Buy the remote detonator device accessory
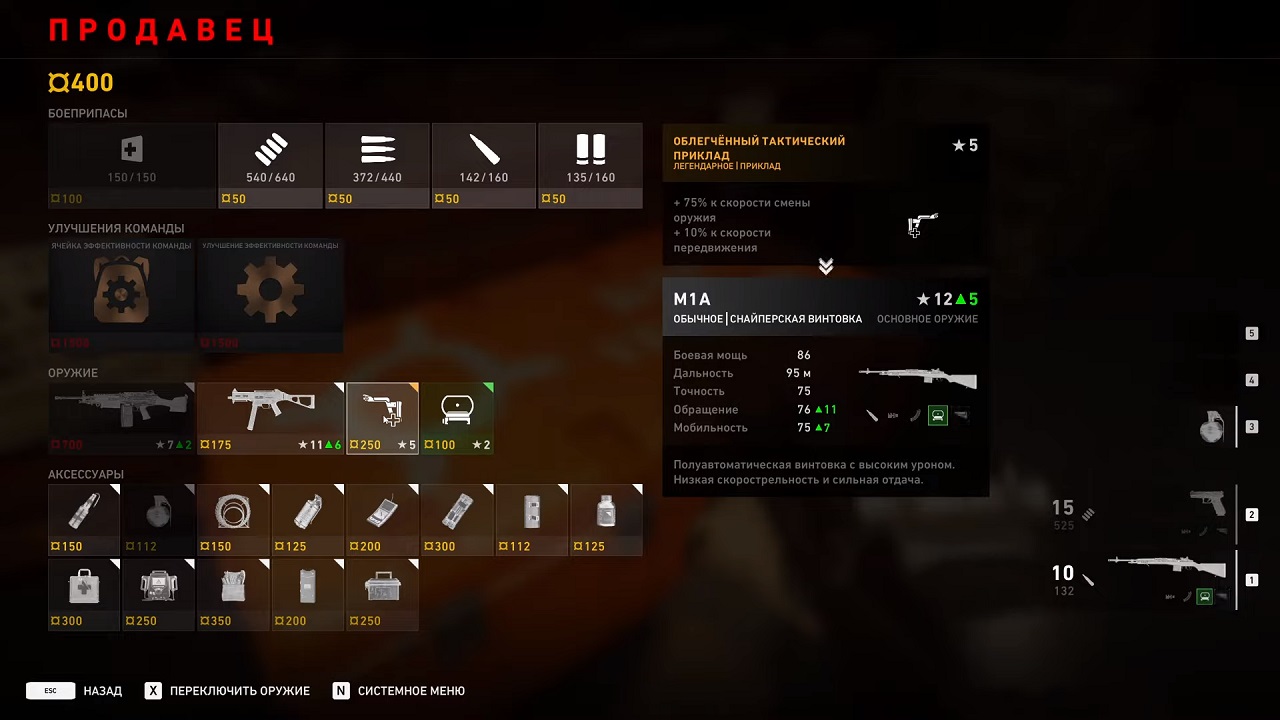The width and height of the screenshot is (1280, 720). point(382,519)
